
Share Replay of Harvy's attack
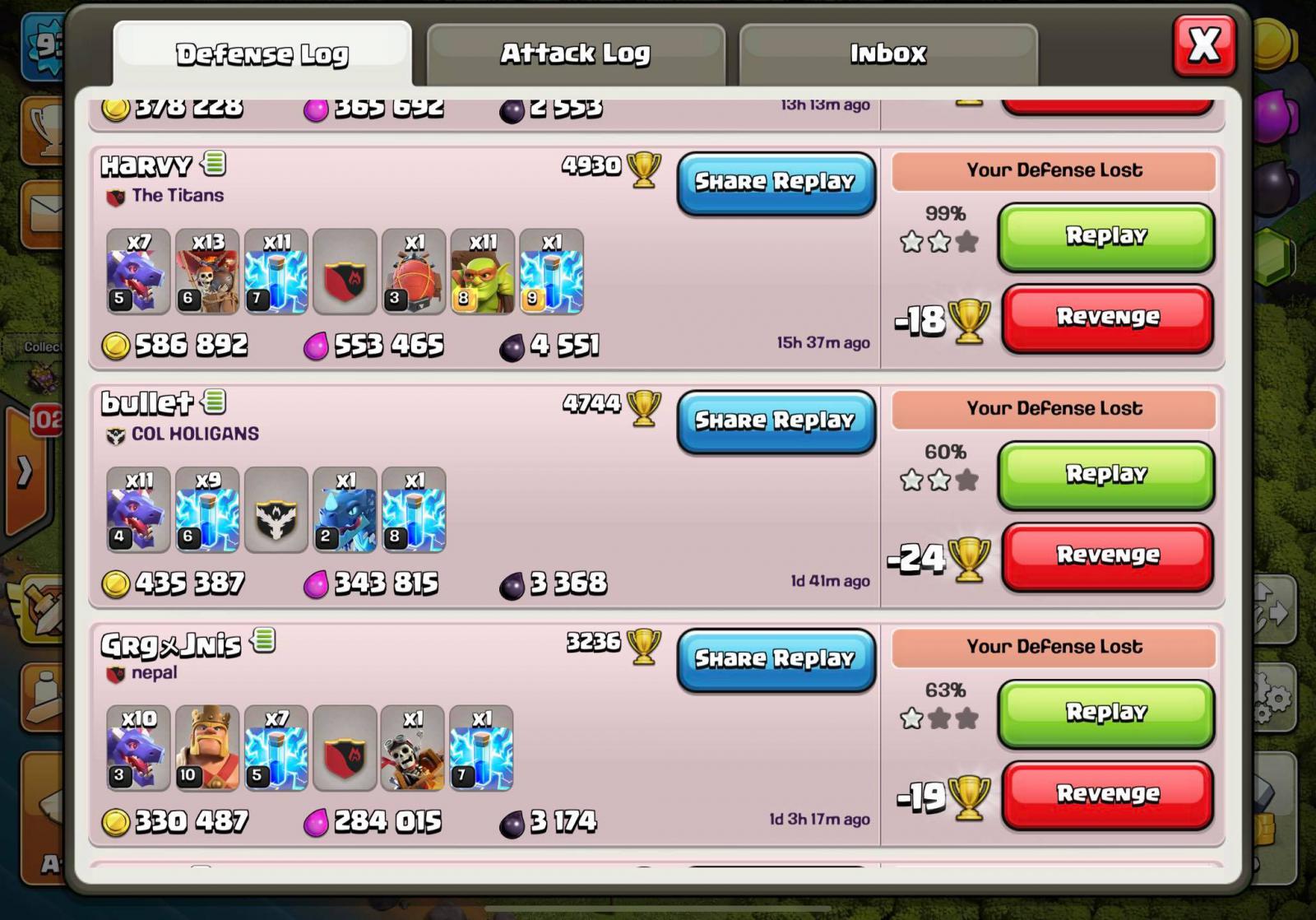coord(776,182)
